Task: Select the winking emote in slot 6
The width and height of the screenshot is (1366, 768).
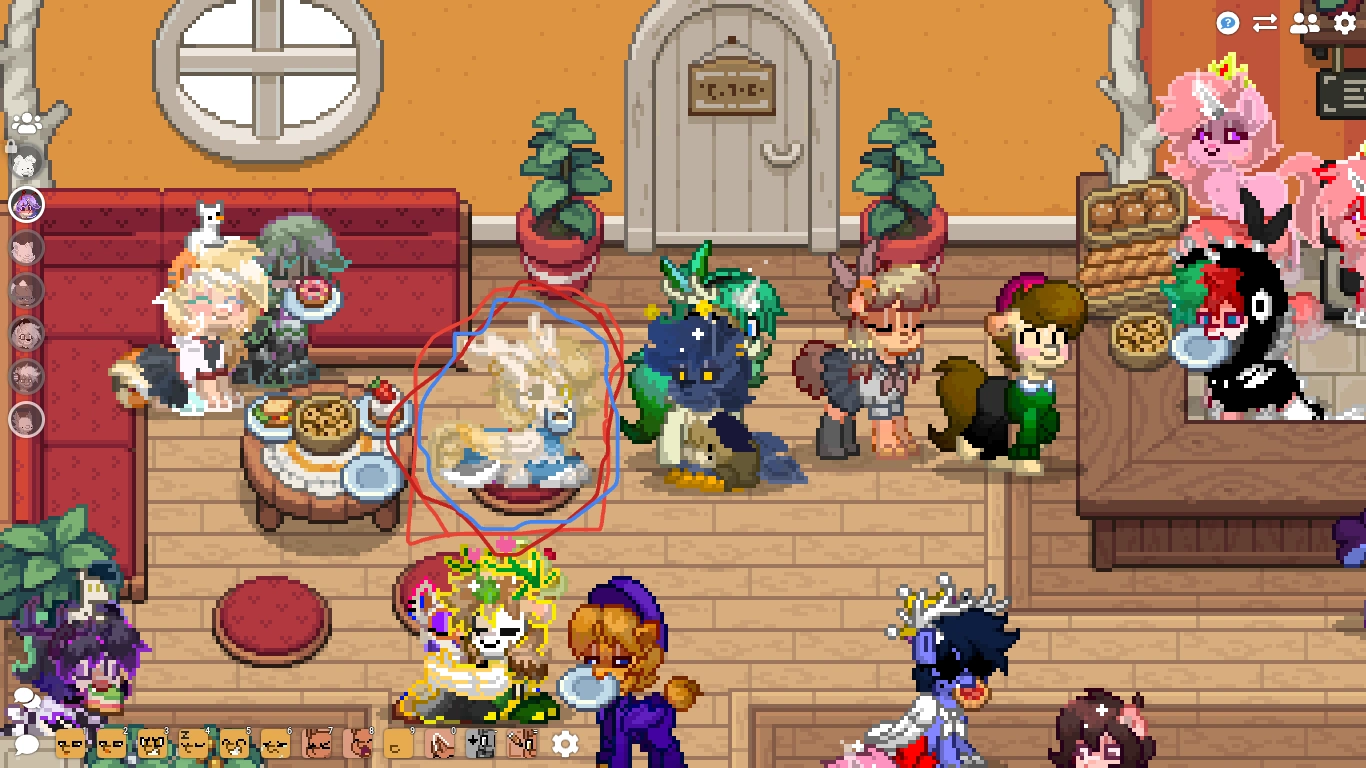Action: (x=275, y=743)
